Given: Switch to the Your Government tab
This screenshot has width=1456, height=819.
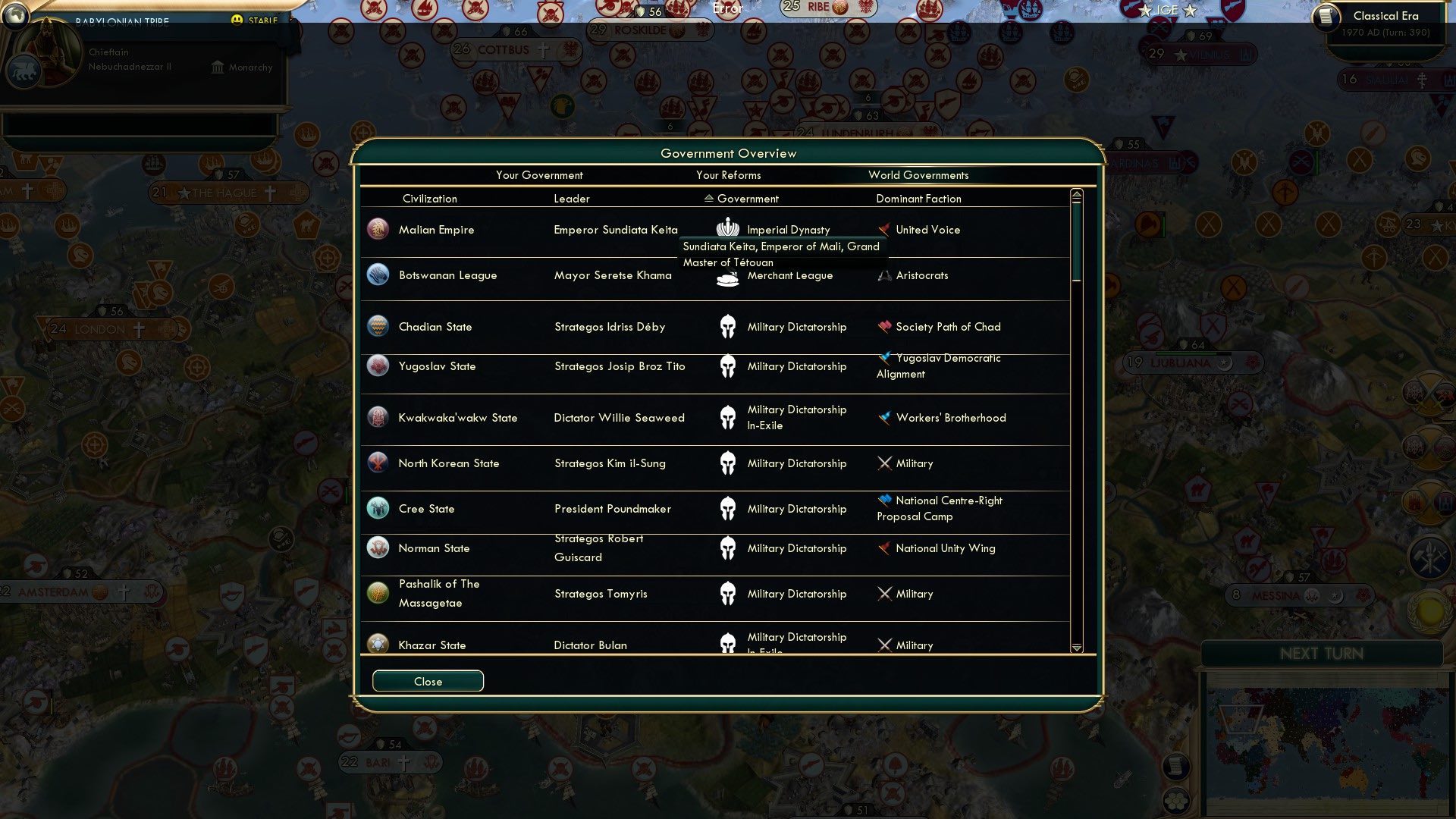Looking at the screenshot, I should point(539,175).
